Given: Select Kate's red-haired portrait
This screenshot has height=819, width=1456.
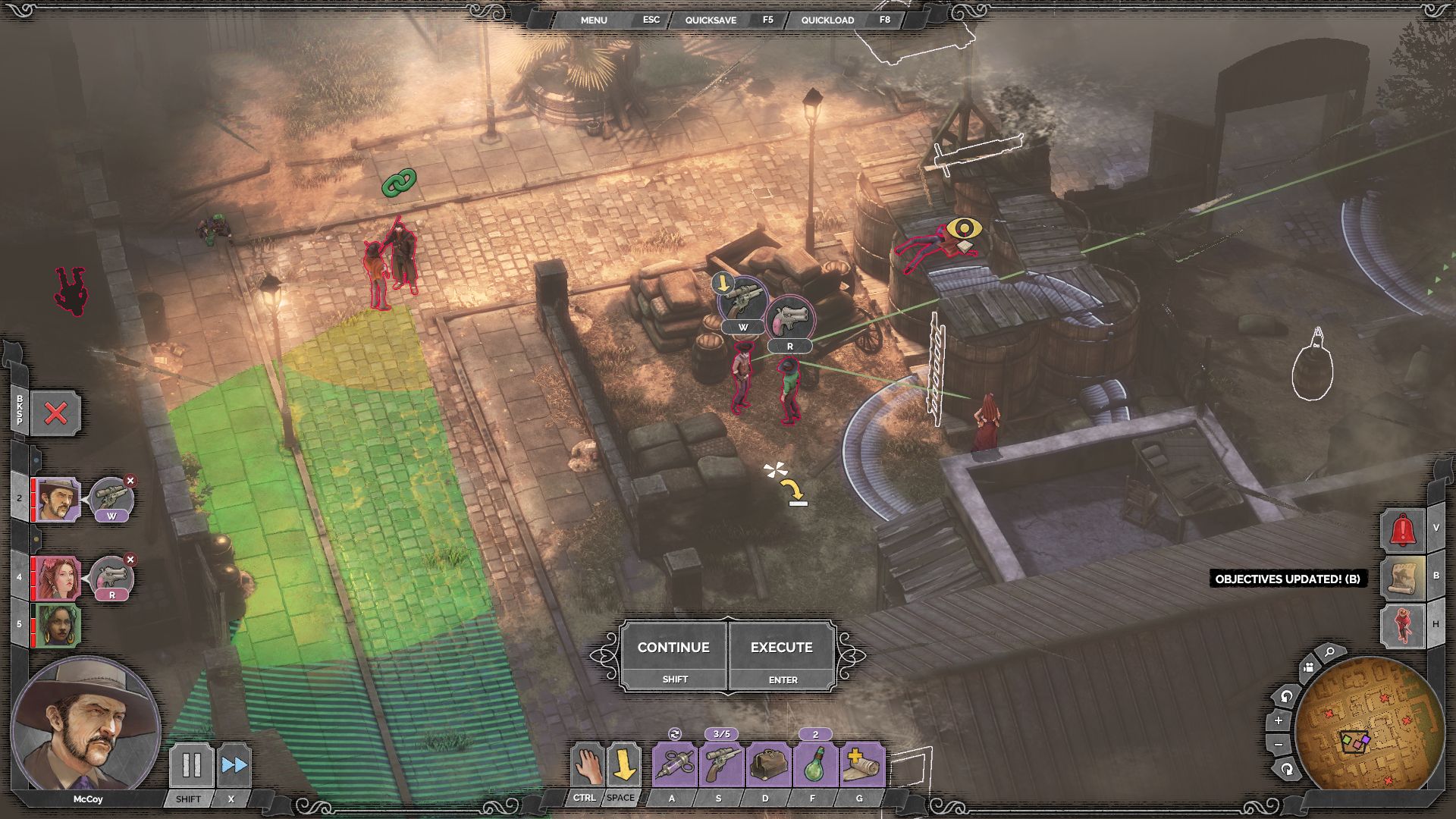Looking at the screenshot, I should coord(58,579).
